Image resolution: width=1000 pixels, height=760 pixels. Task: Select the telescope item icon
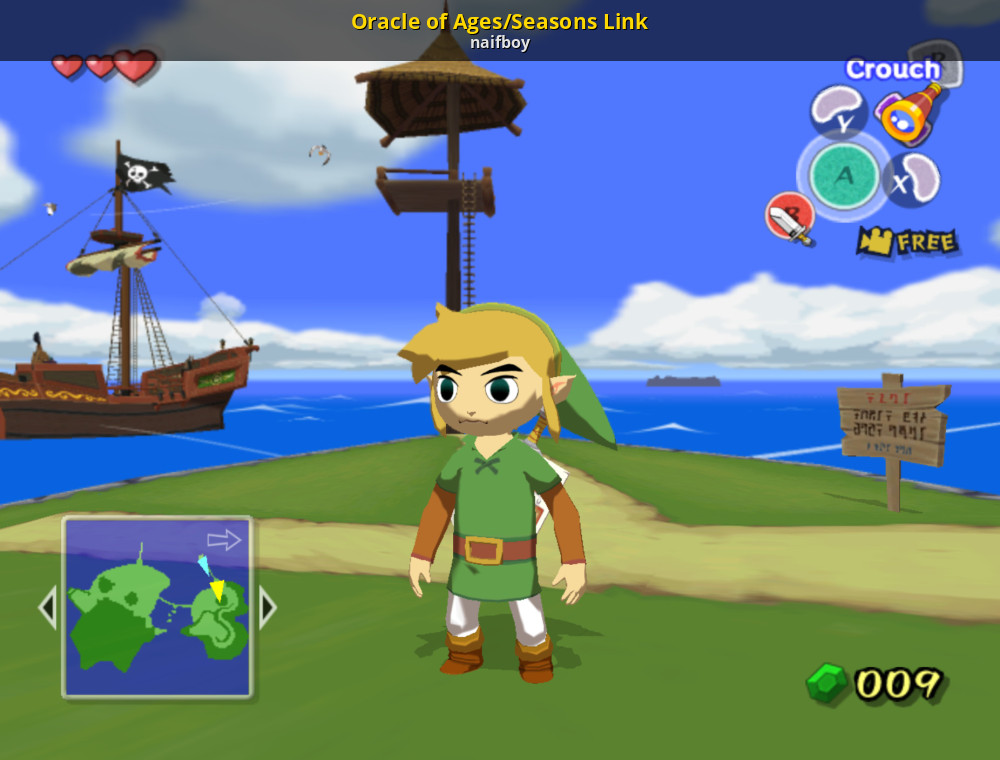(x=909, y=113)
